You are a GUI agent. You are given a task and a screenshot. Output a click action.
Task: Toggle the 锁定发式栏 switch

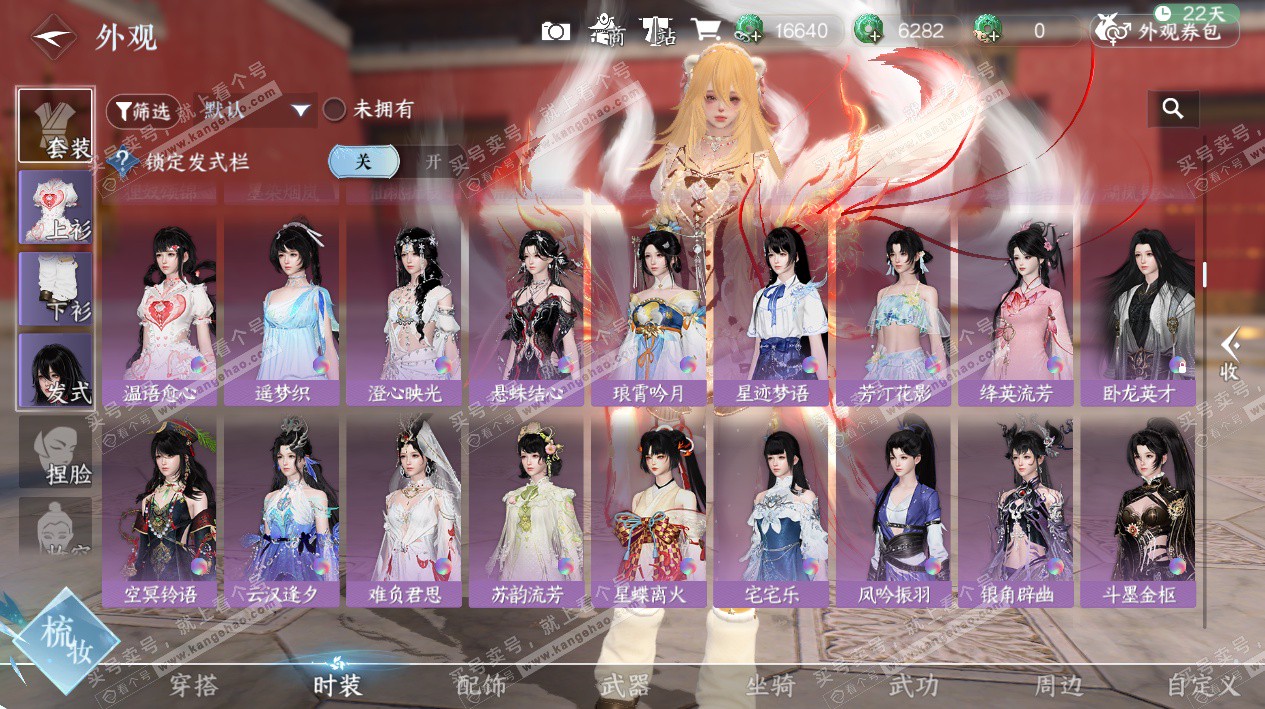[x=397, y=162]
